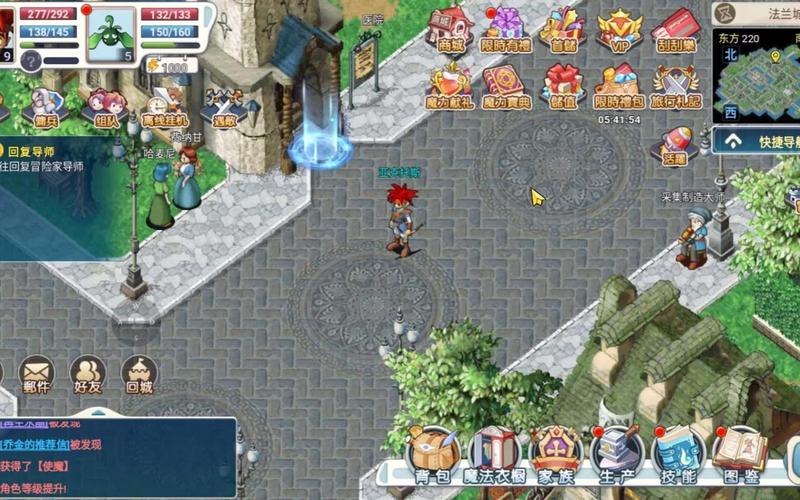
Task: Open the 魔力献礼 event icon
Action: coord(450,85)
